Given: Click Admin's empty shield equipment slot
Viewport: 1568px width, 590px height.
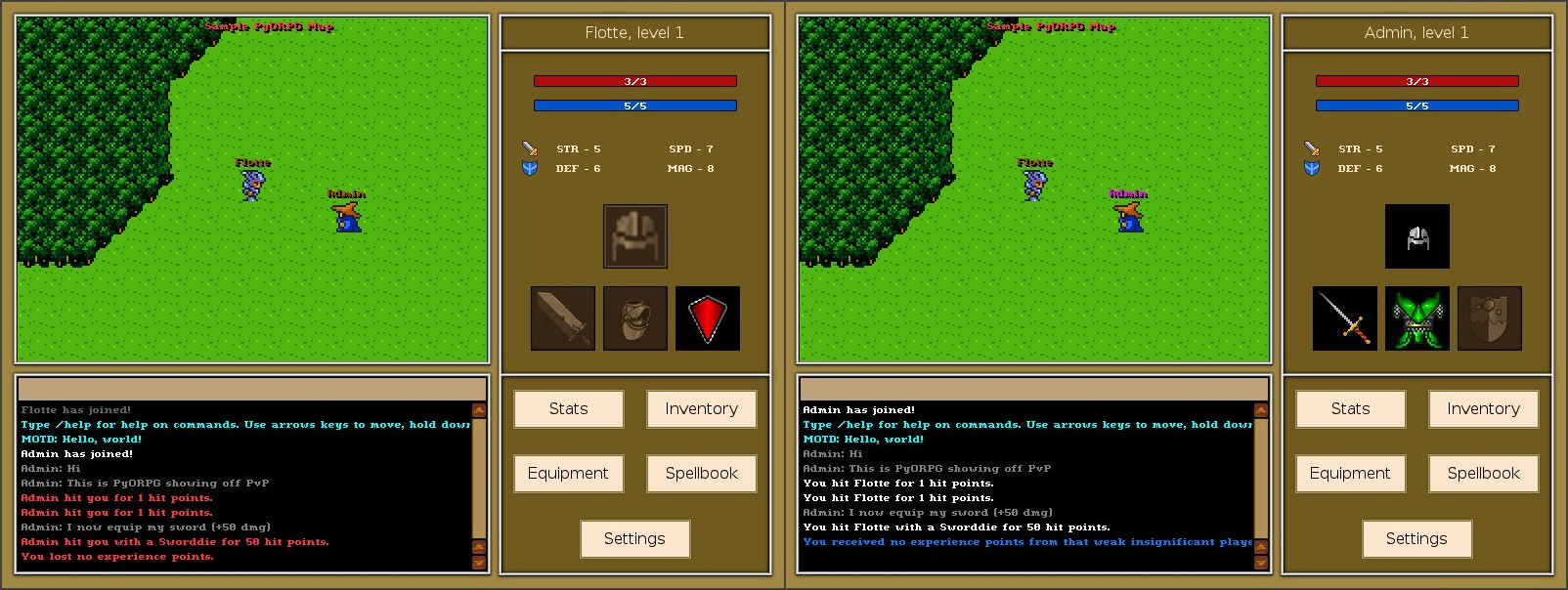Looking at the screenshot, I should coord(1490,318).
